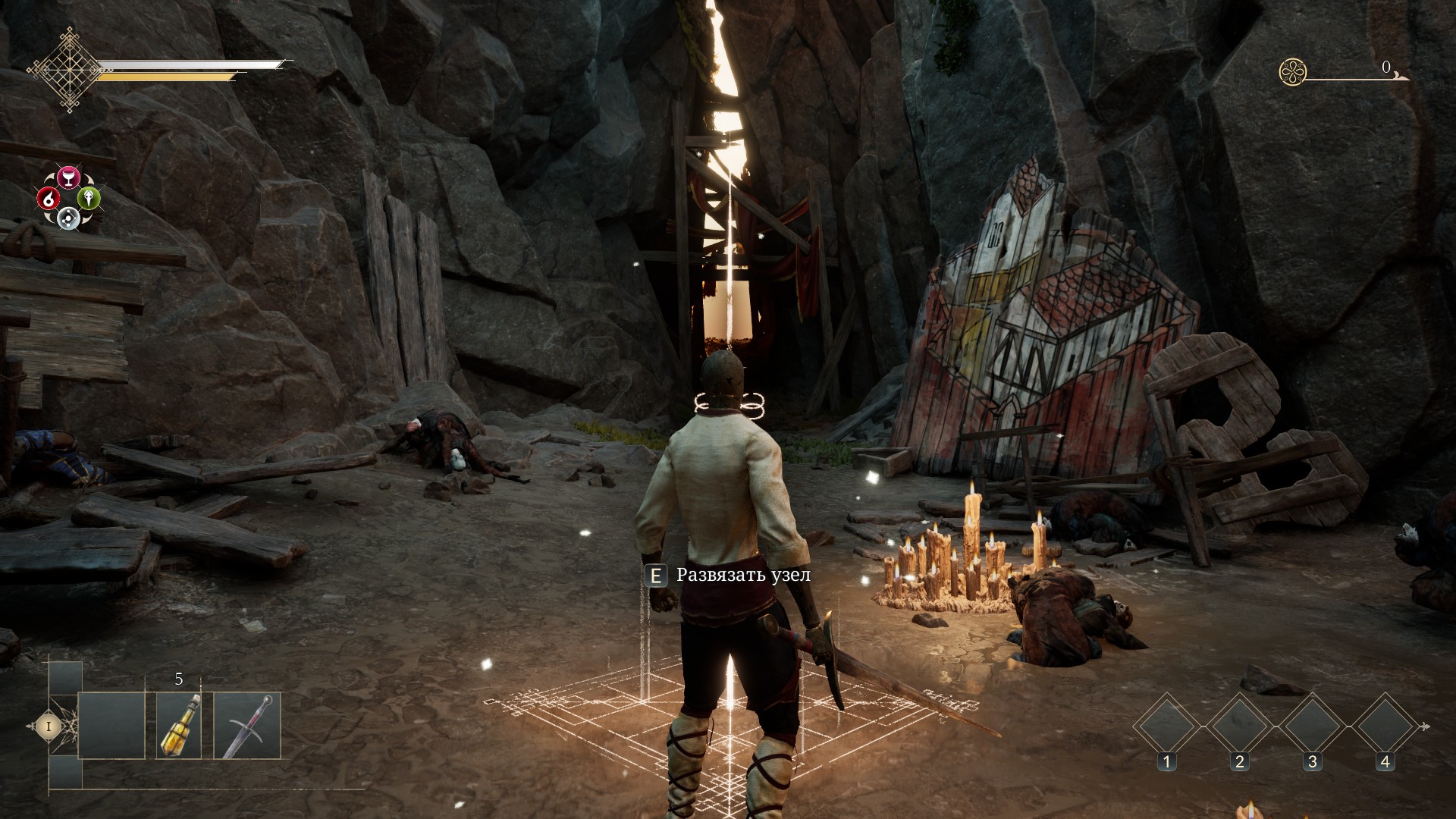Select the yellow potion flask slot
This screenshot has width=1456, height=819.
point(179,725)
